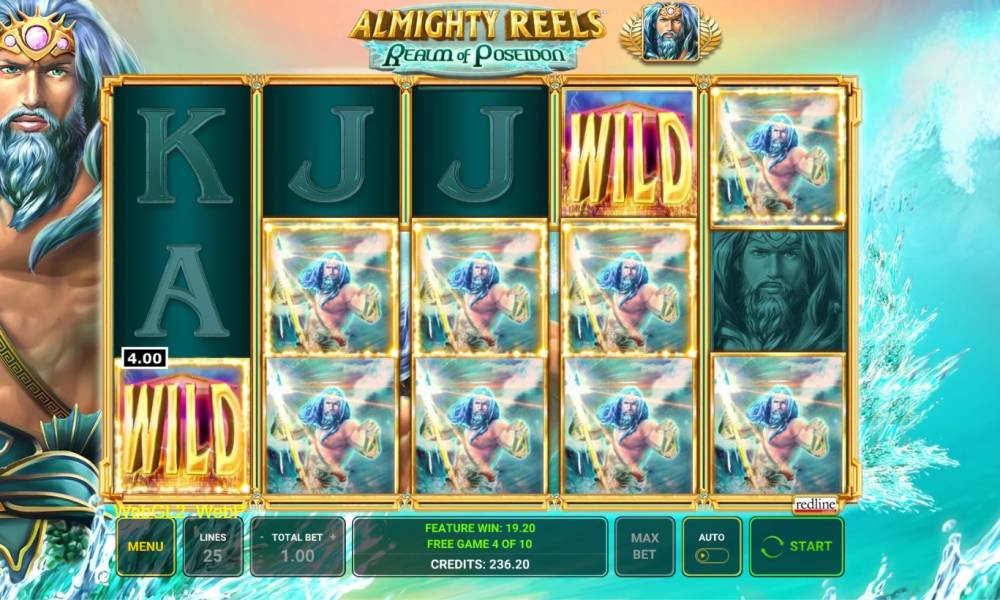Open the MENU button
Viewport: 1000px width, 600px height.
(145, 547)
